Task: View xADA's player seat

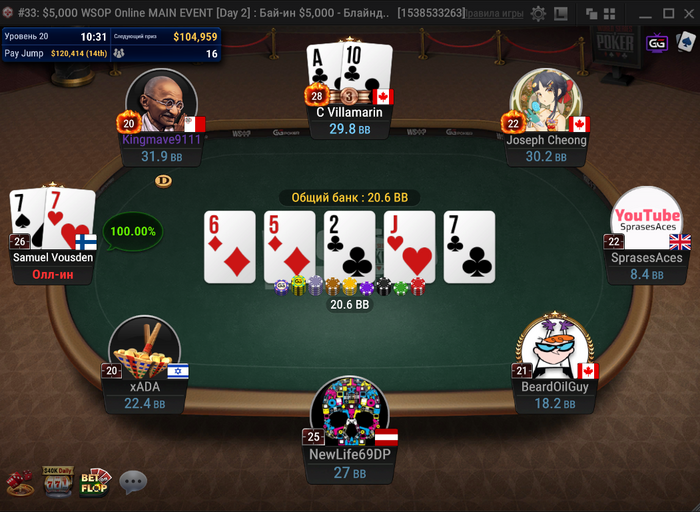Action: pyautogui.click(x=144, y=350)
